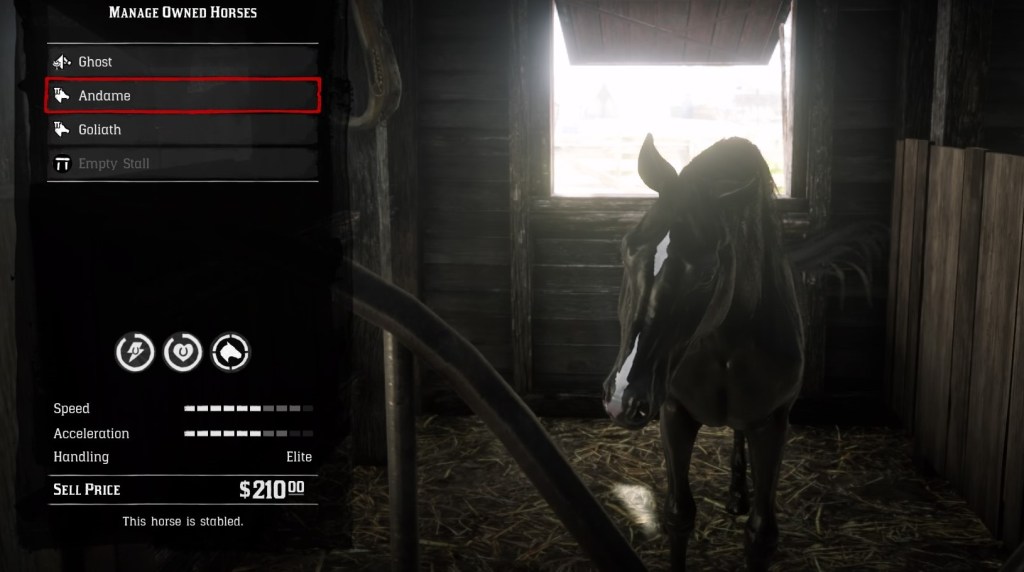Click the horse head bonding icon
1024x572 pixels.
pyautogui.click(x=231, y=352)
